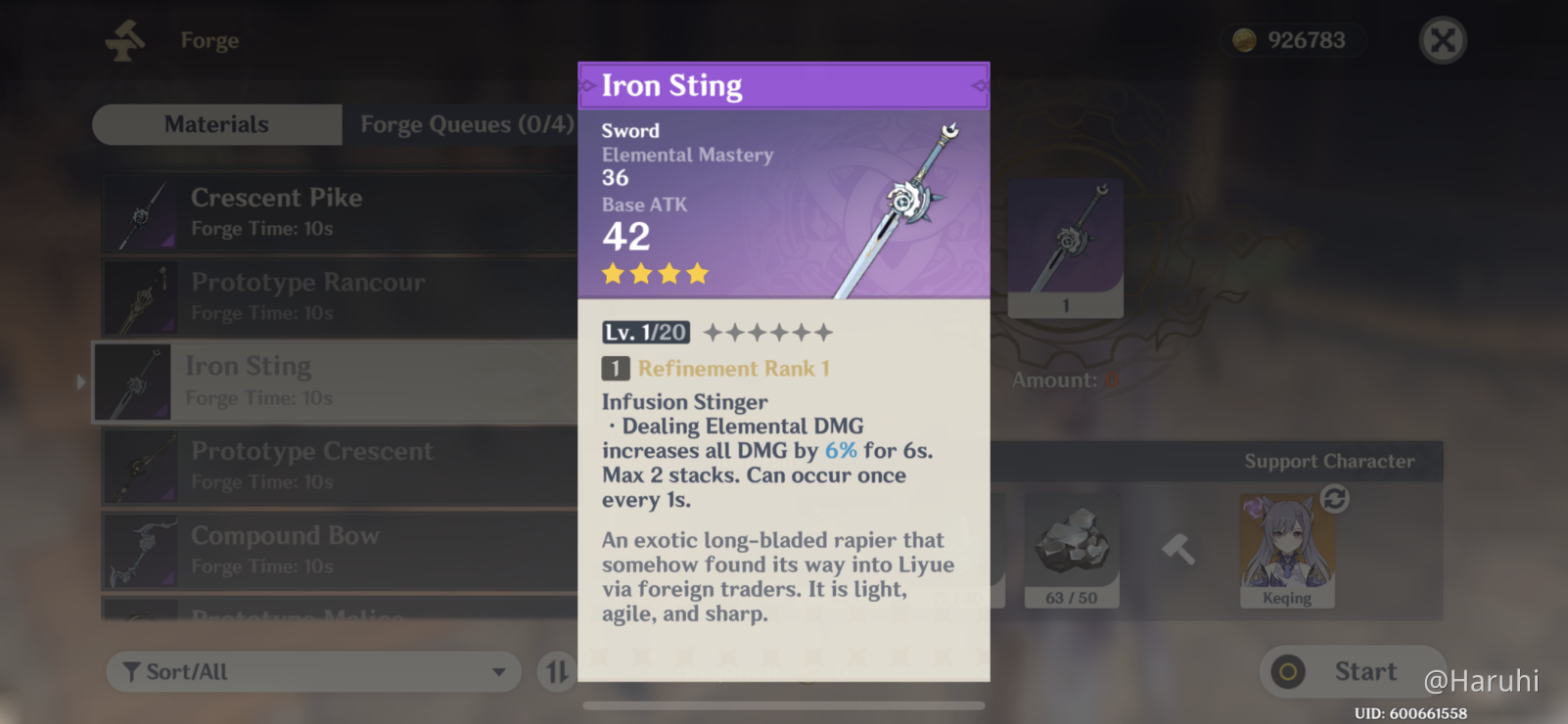Click the Mora coin icon in the top bar
Viewport: 1568px width, 724px height.
(x=1243, y=40)
